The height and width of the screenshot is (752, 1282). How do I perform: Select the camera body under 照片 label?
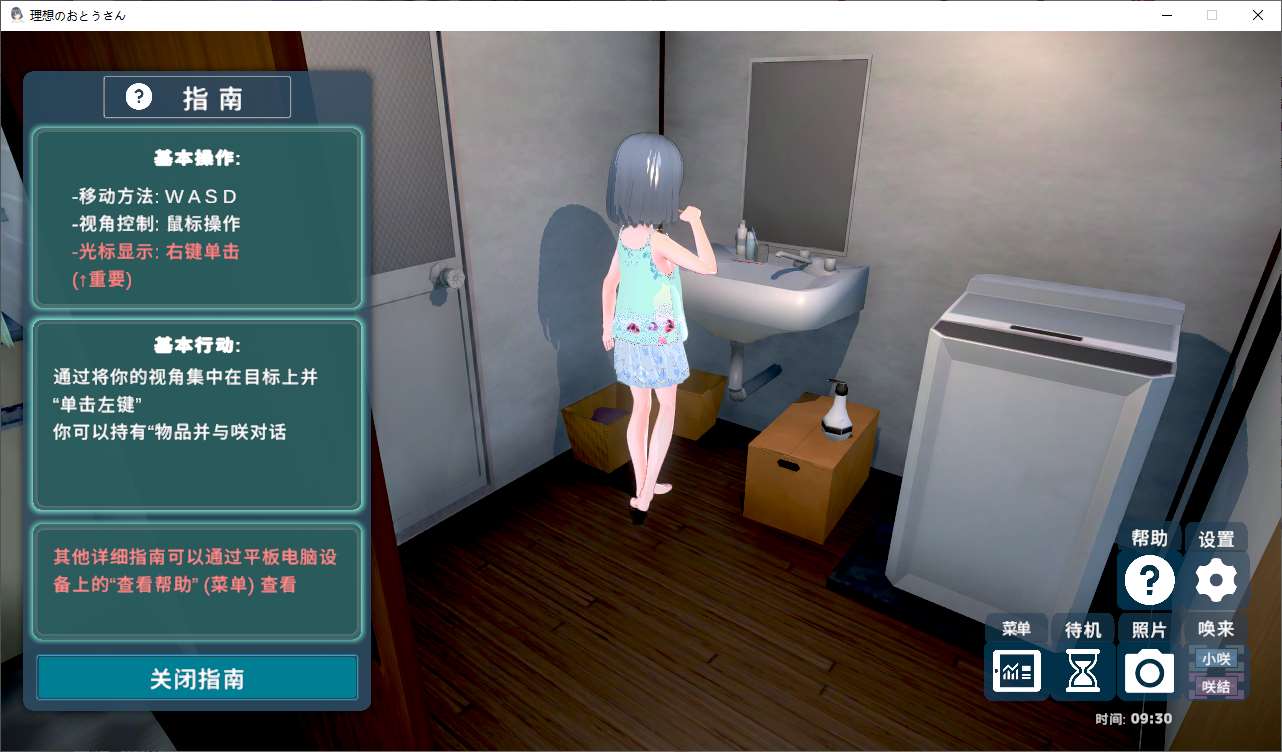pos(1148,671)
